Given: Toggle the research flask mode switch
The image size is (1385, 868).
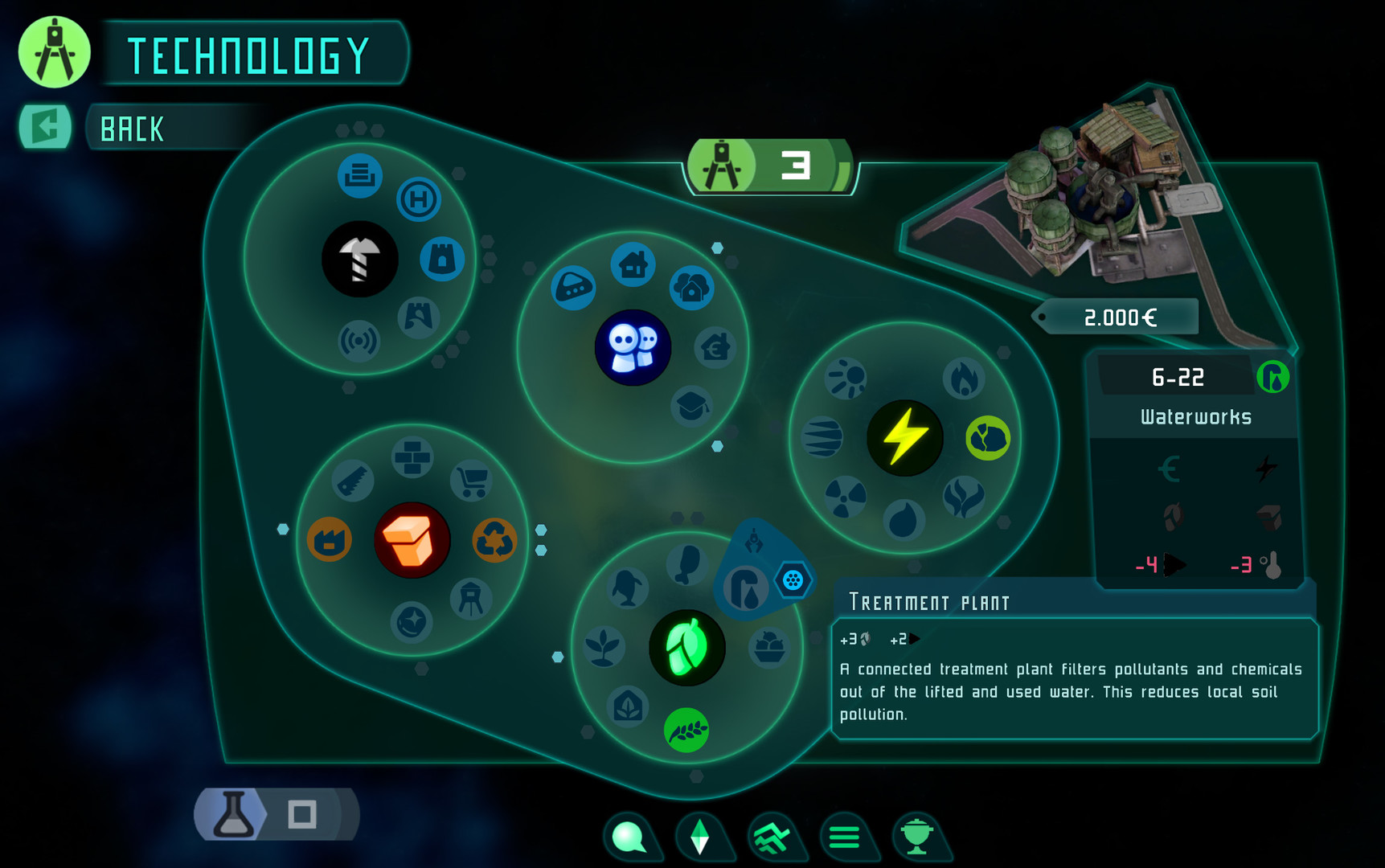Looking at the screenshot, I should tap(233, 813).
